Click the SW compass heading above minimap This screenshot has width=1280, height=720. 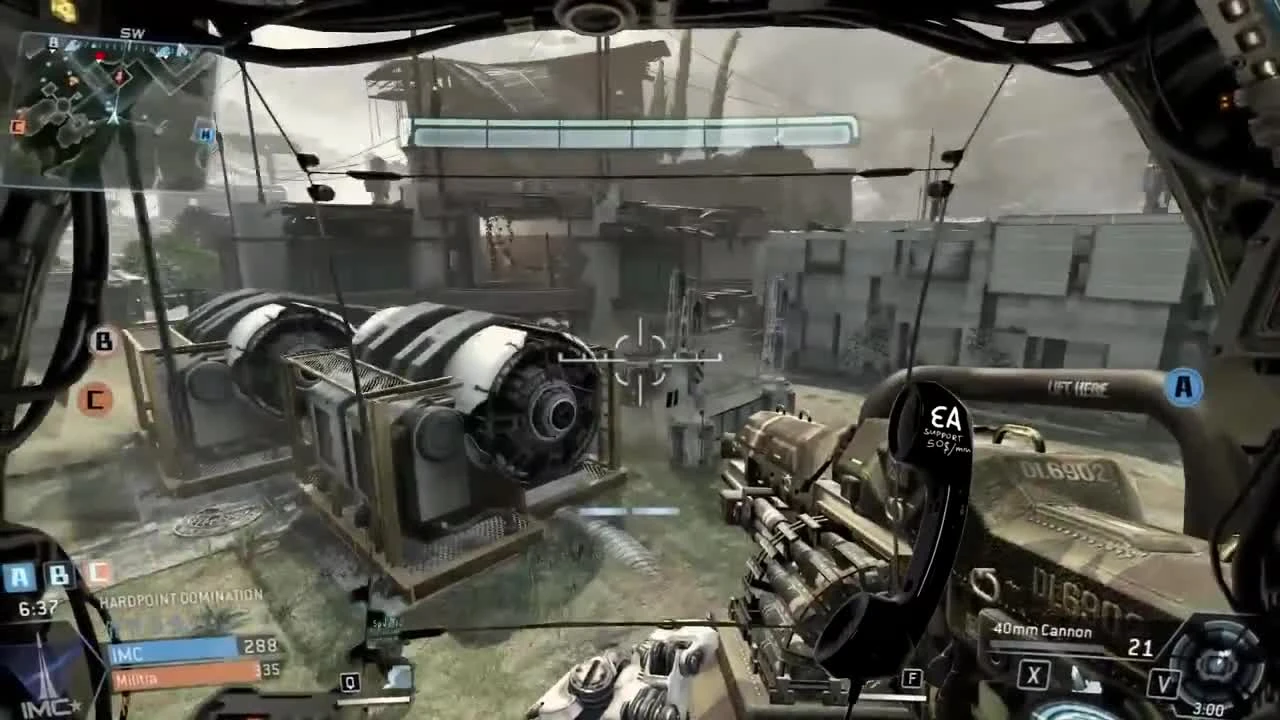point(133,33)
